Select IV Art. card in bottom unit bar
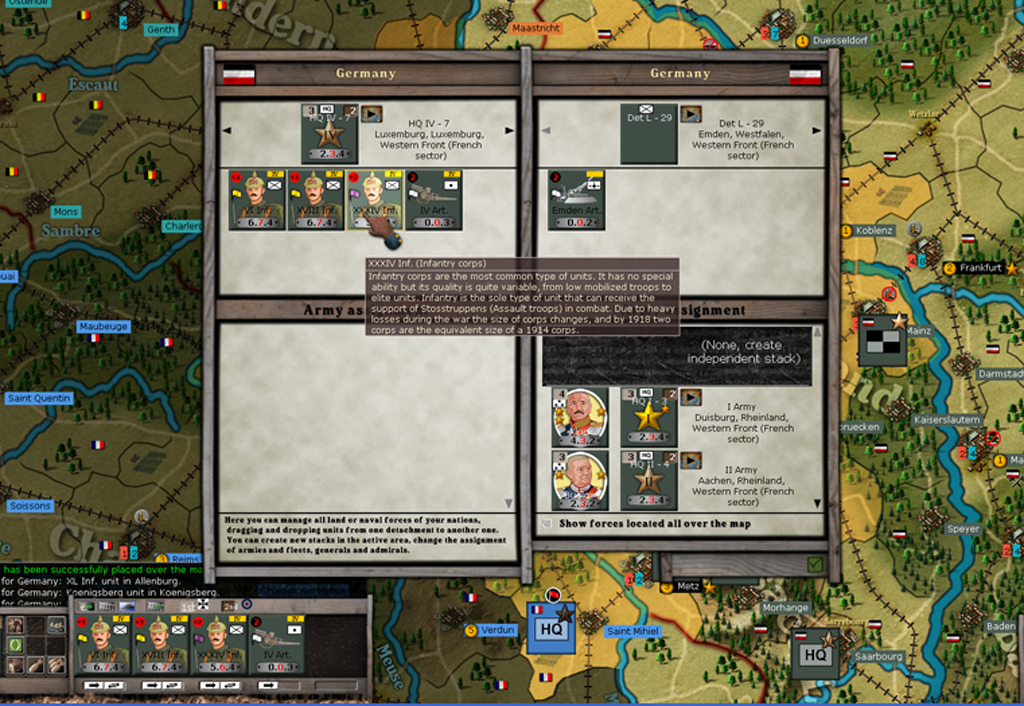 click(275, 645)
